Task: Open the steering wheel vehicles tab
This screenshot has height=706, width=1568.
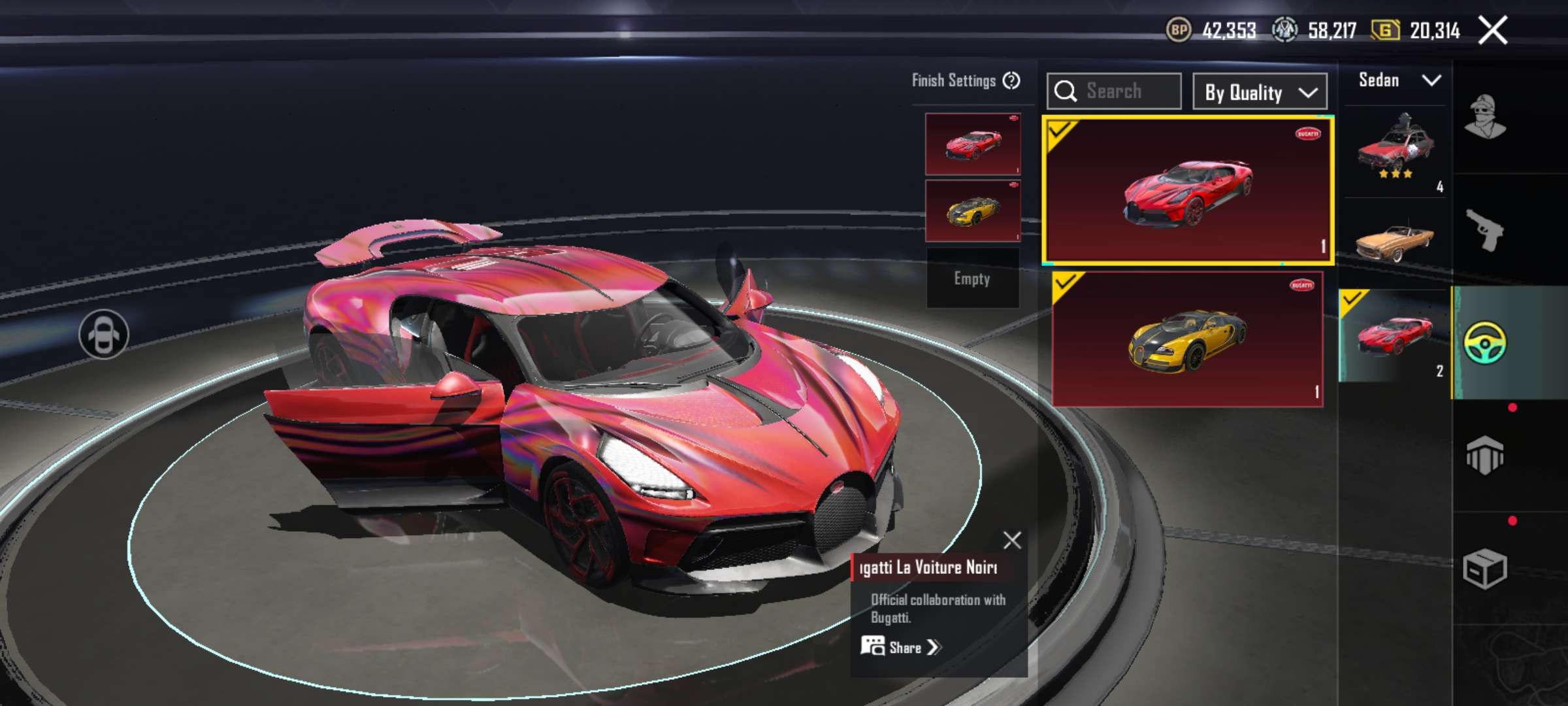Action: click(1484, 342)
